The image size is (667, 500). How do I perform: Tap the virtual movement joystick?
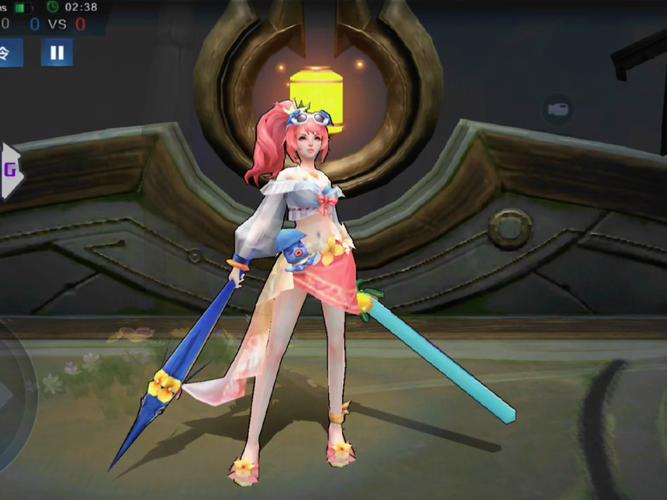click(14, 395)
